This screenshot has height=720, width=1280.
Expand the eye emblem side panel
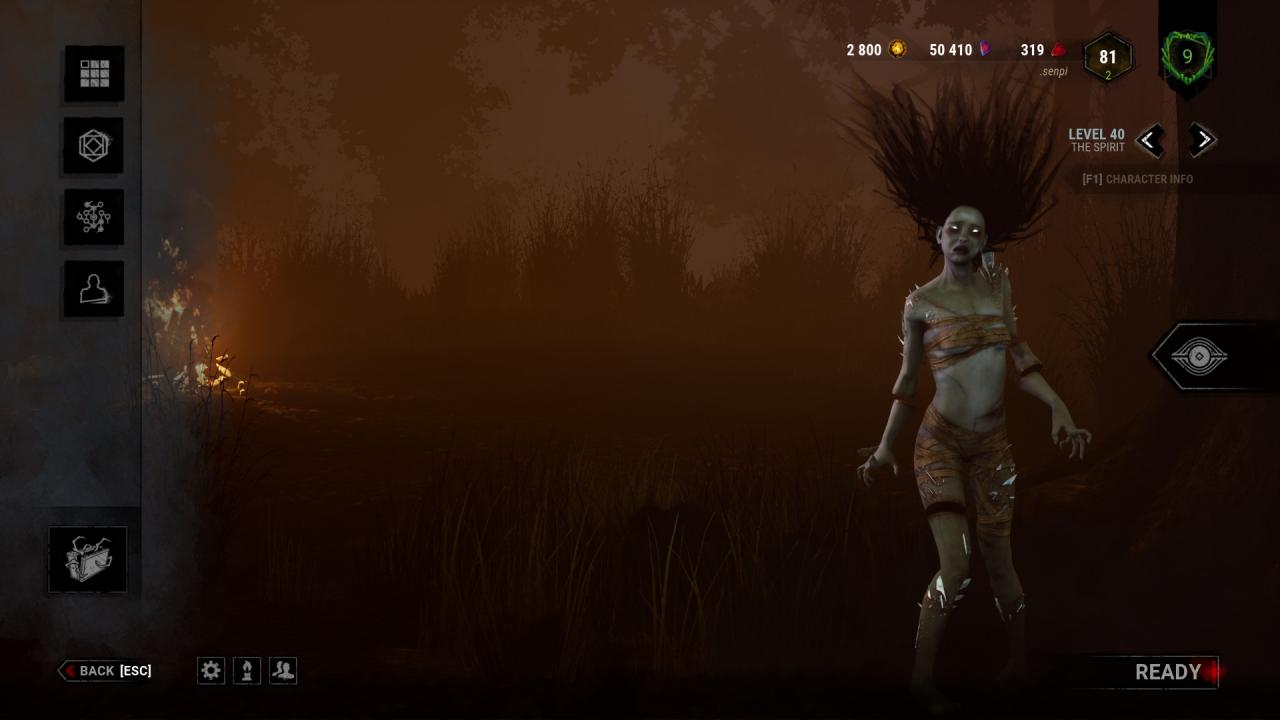coord(1198,356)
